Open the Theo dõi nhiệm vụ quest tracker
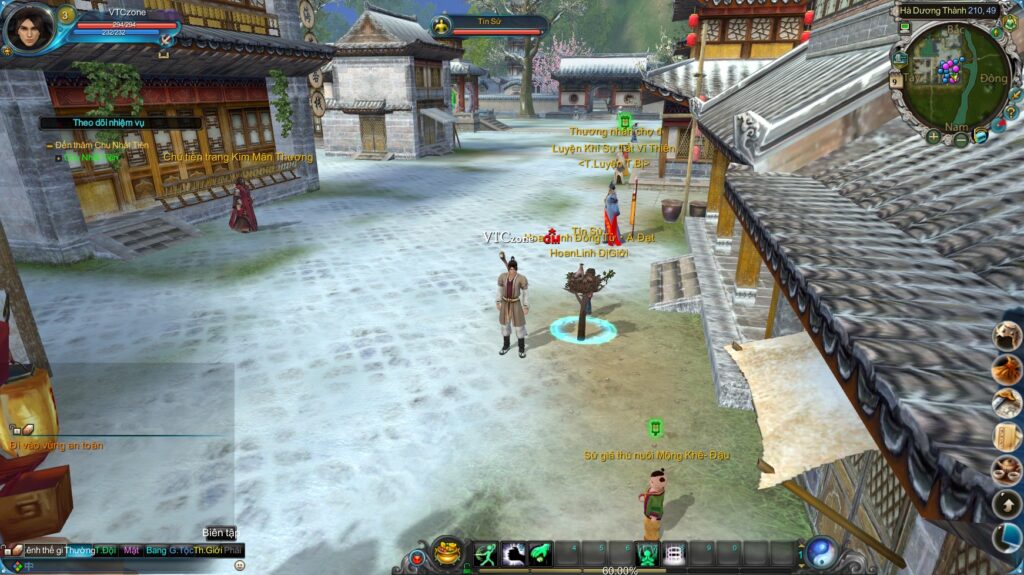Viewport: 1024px width, 575px height. click(96, 123)
